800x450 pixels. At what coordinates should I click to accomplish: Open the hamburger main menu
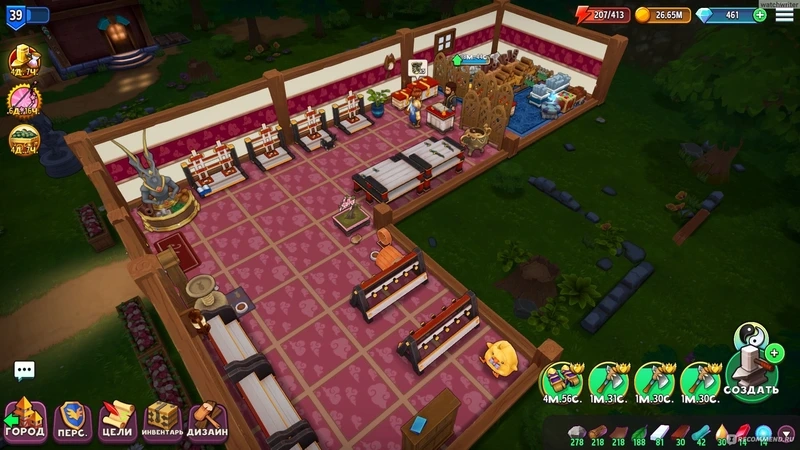[x=785, y=15]
